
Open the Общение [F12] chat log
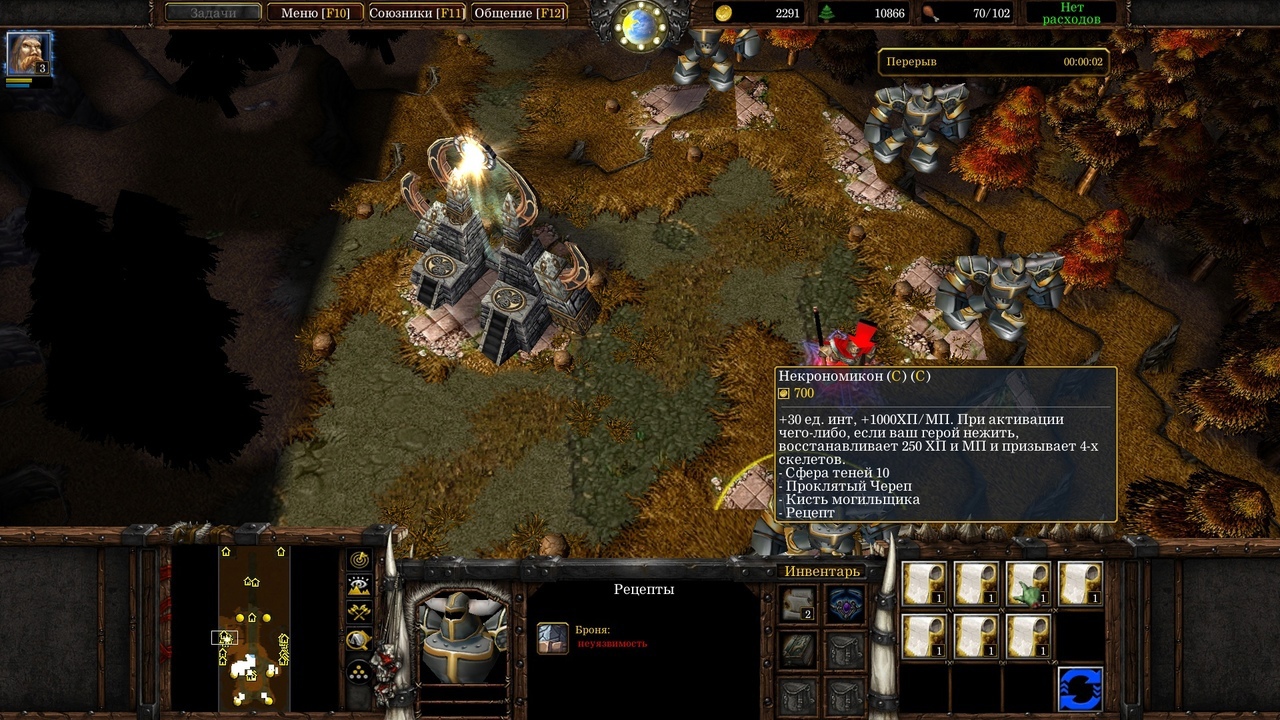pos(519,13)
